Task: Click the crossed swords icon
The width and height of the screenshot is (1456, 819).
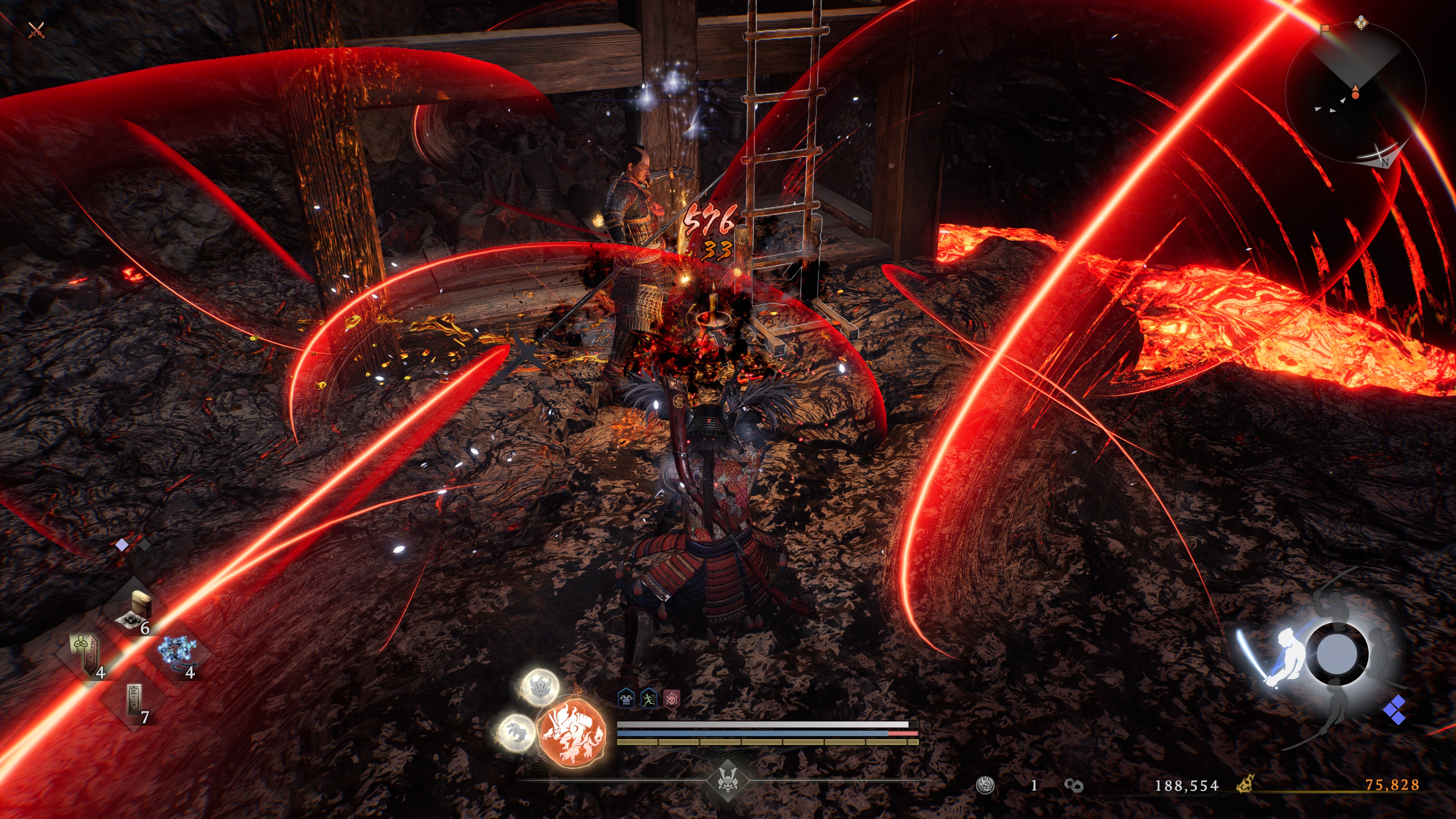Action: (x=36, y=30)
